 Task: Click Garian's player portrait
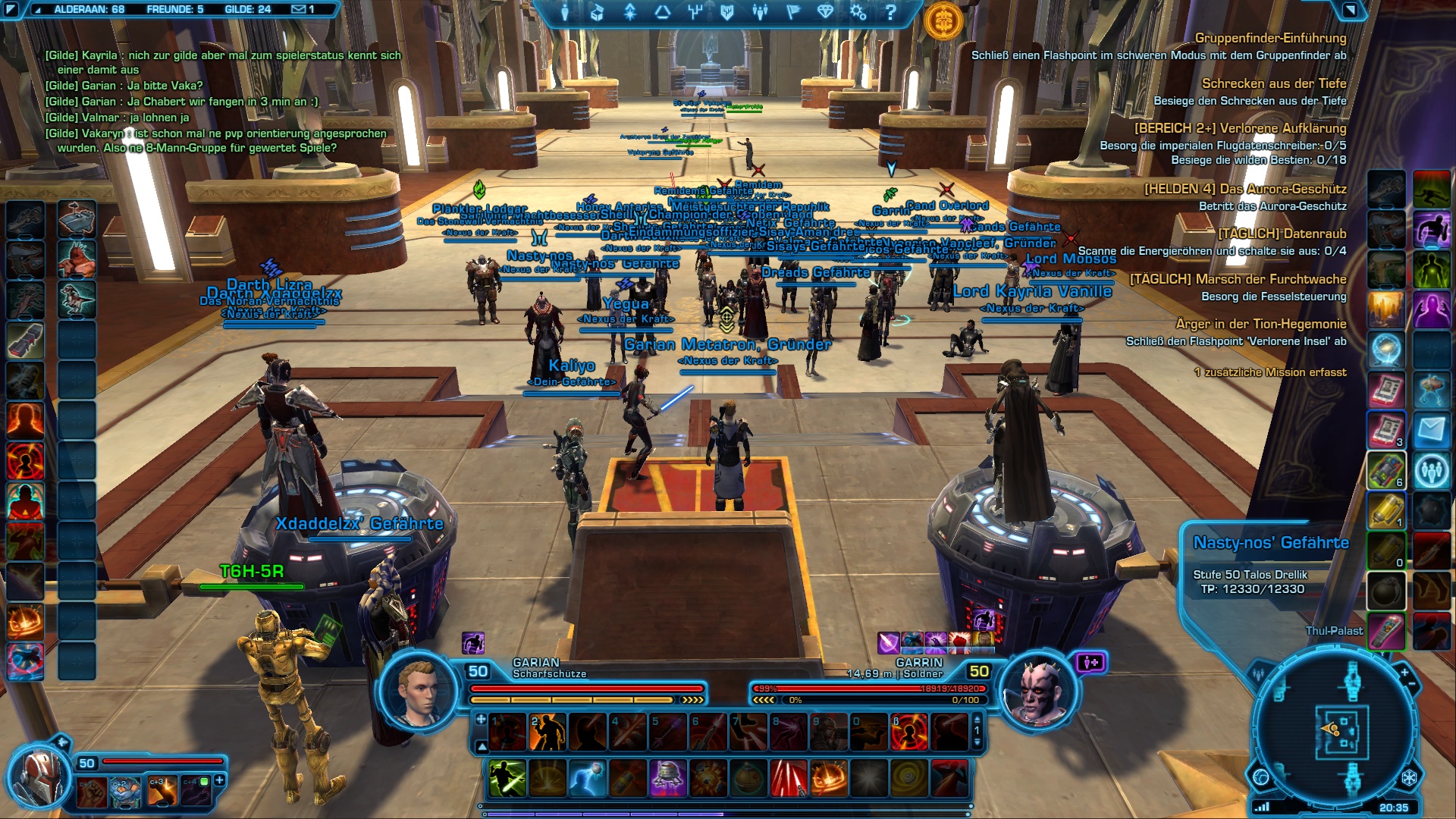point(419,692)
